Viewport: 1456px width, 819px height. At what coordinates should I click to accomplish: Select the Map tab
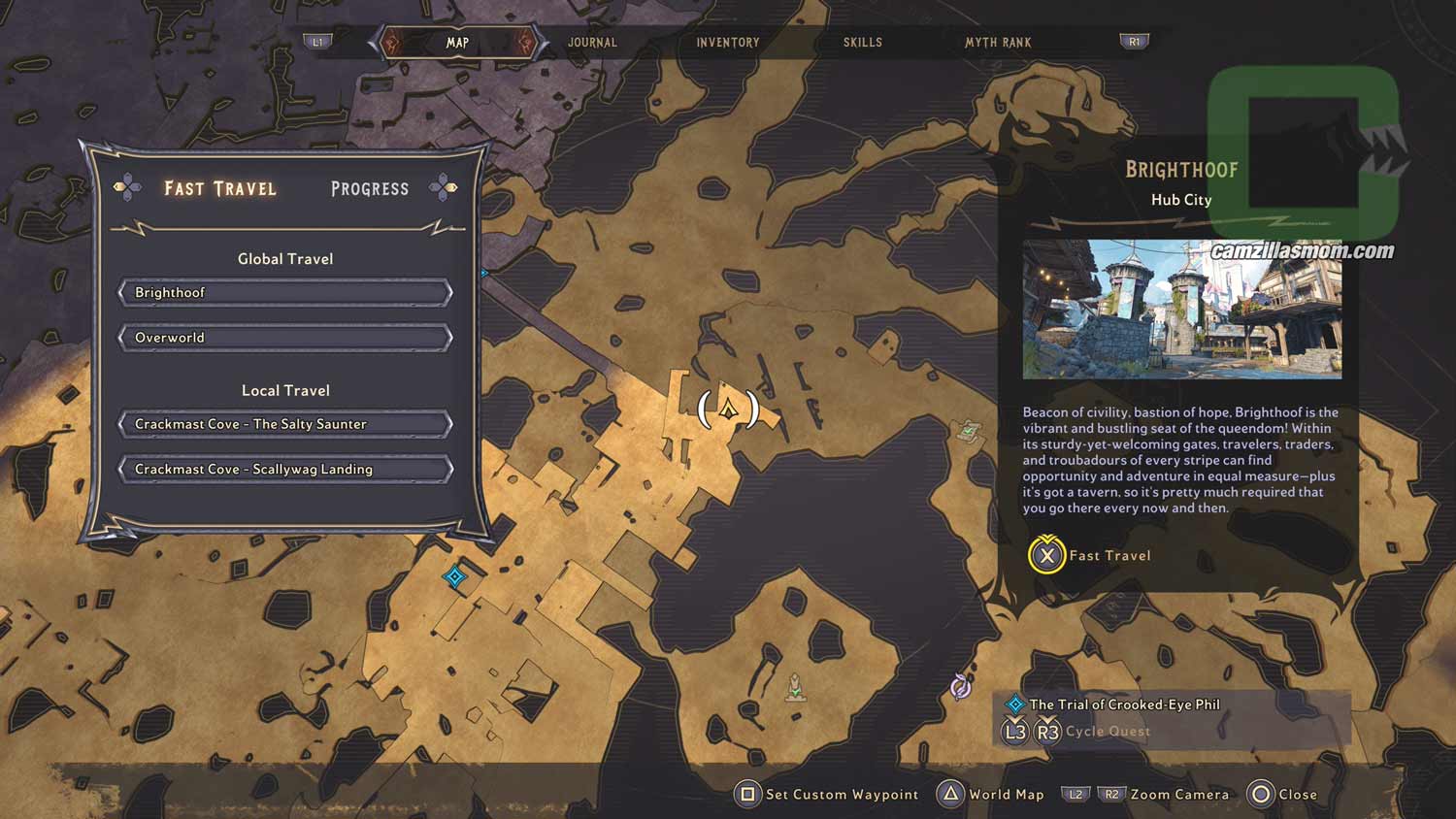point(457,43)
